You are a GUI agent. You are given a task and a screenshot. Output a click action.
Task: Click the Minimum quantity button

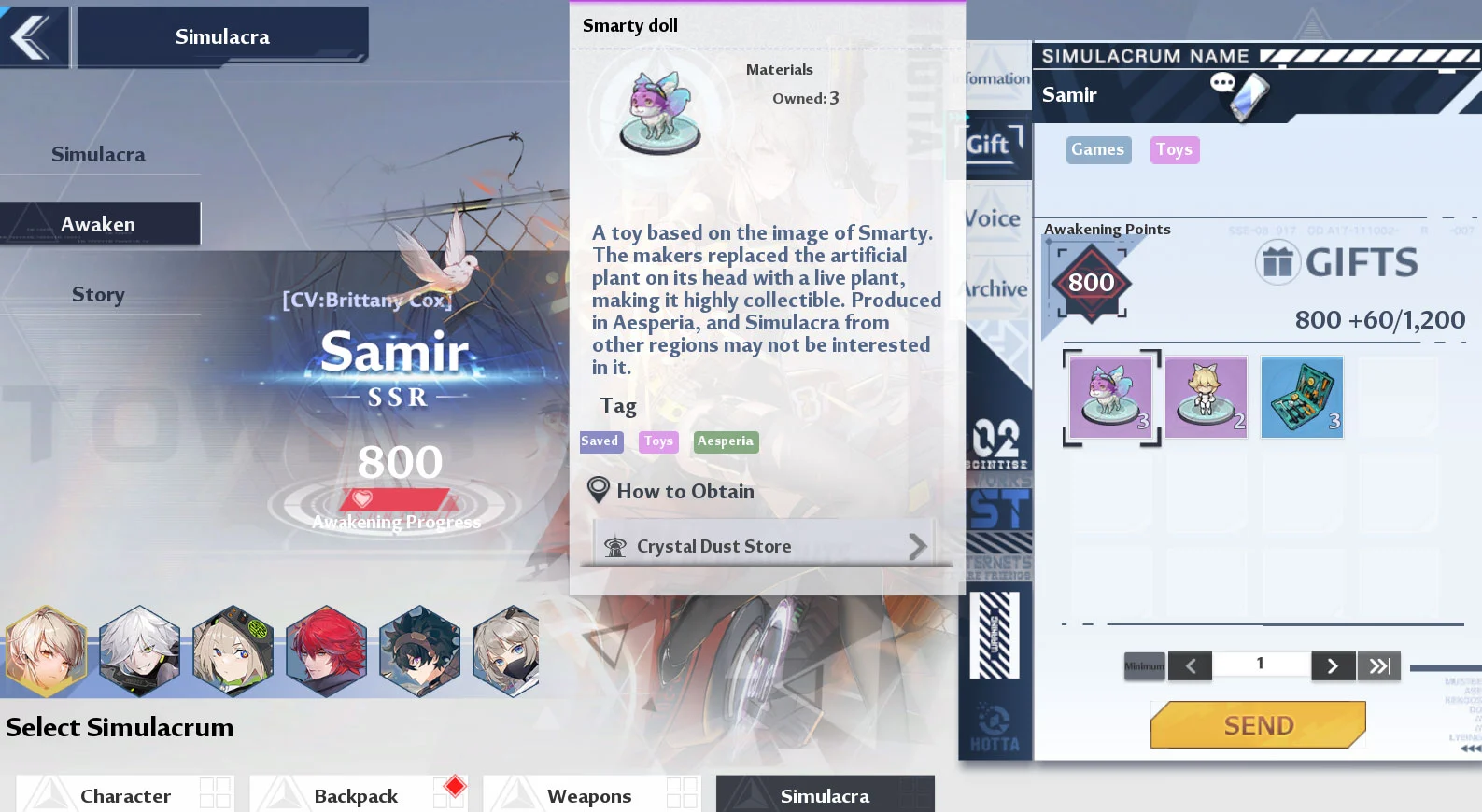(x=1144, y=665)
